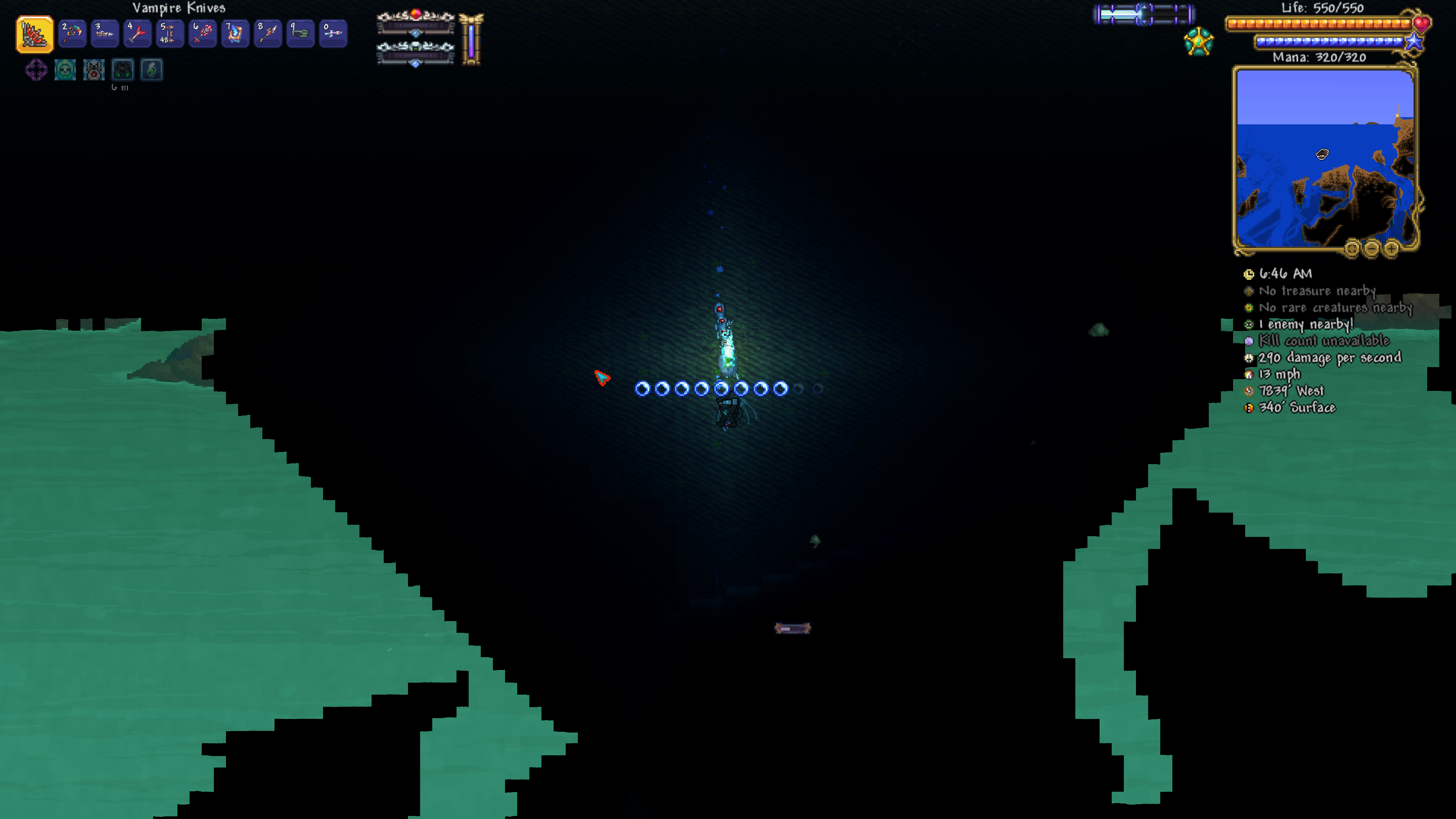Zoom out the minimap with minus button

tap(1372, 248)
